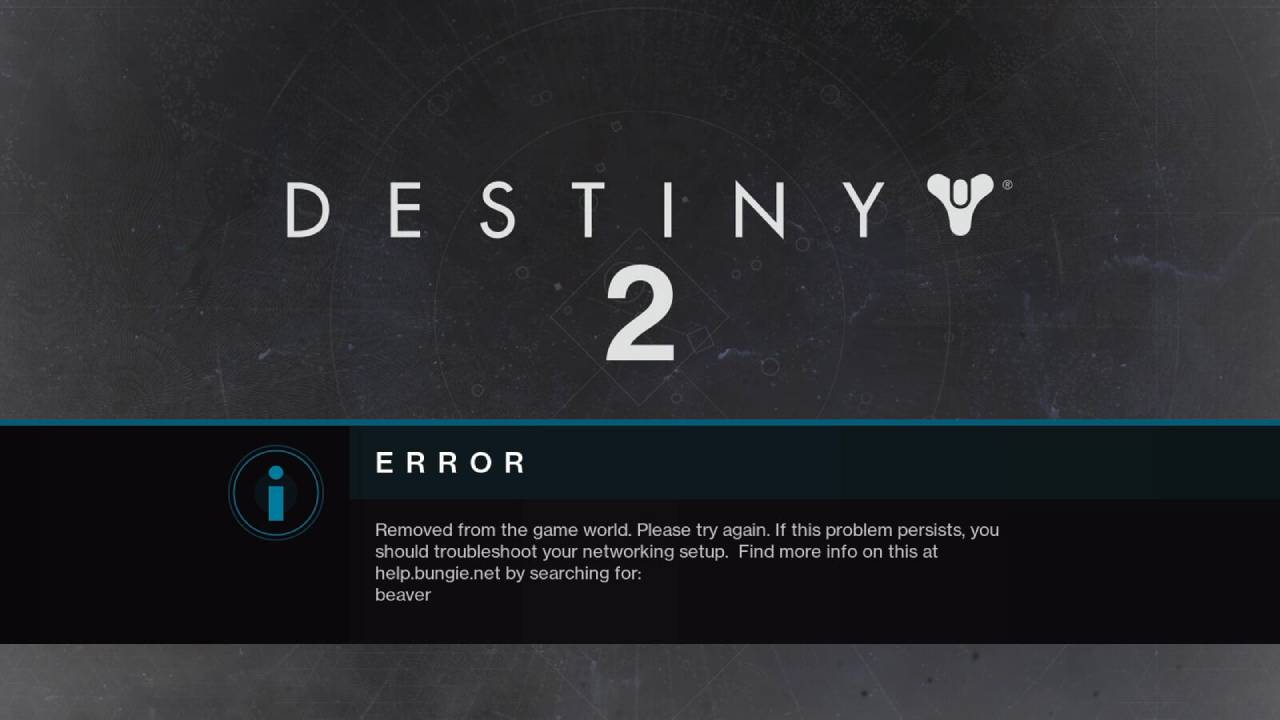The width and height of the screenshot is (1280, 720).
Task: Click the 'searching for:' line of text
Action: click(585, 573)
